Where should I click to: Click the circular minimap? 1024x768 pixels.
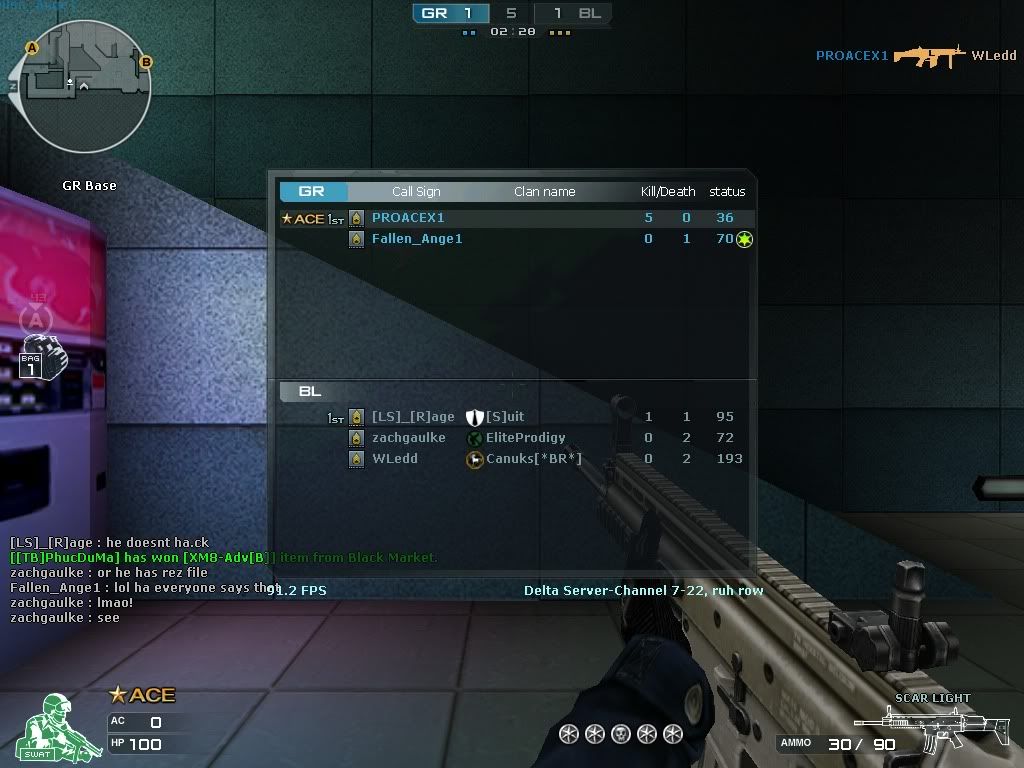click(78, 92)
